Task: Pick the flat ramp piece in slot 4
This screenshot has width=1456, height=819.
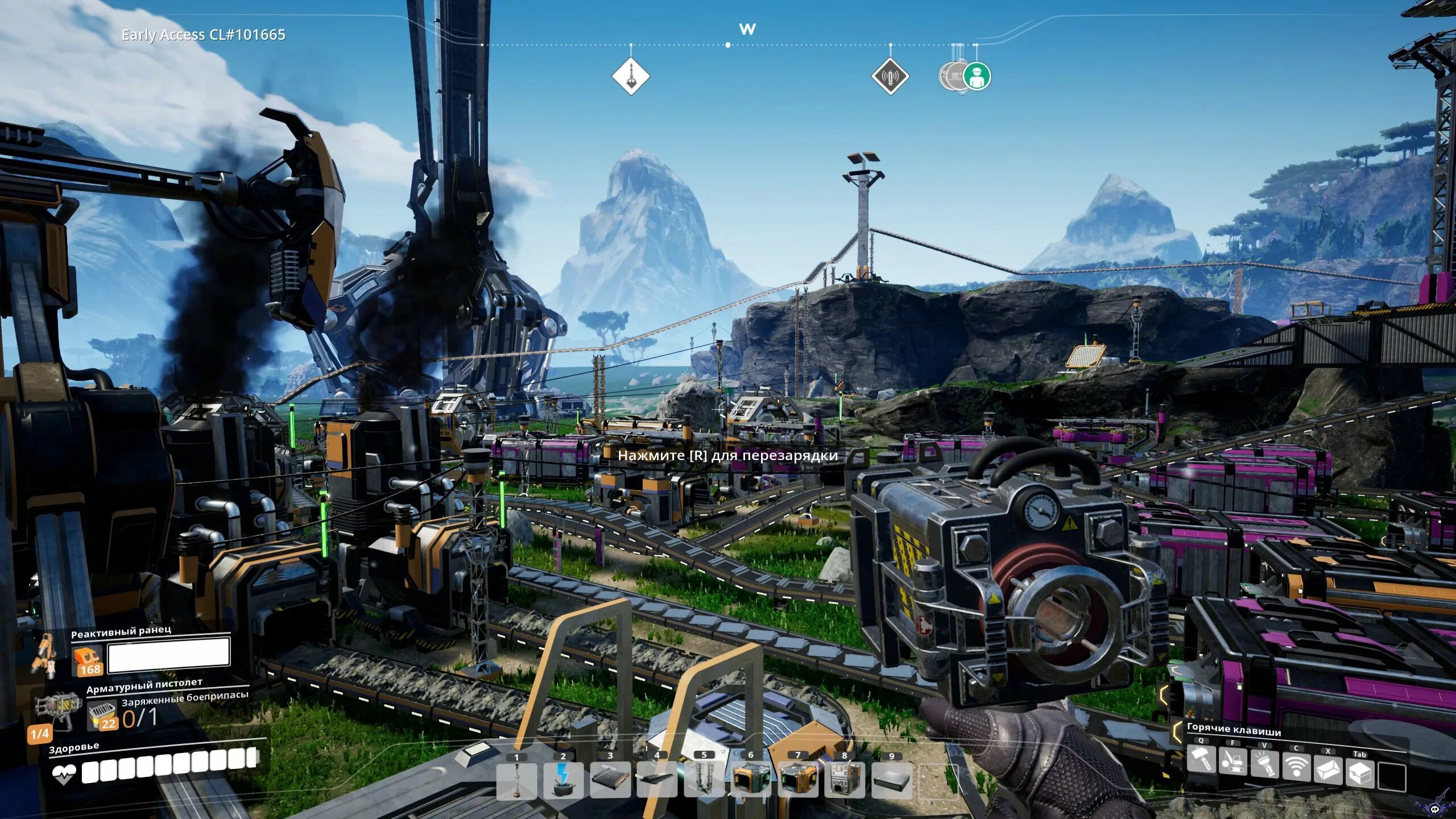Action: 657,781
